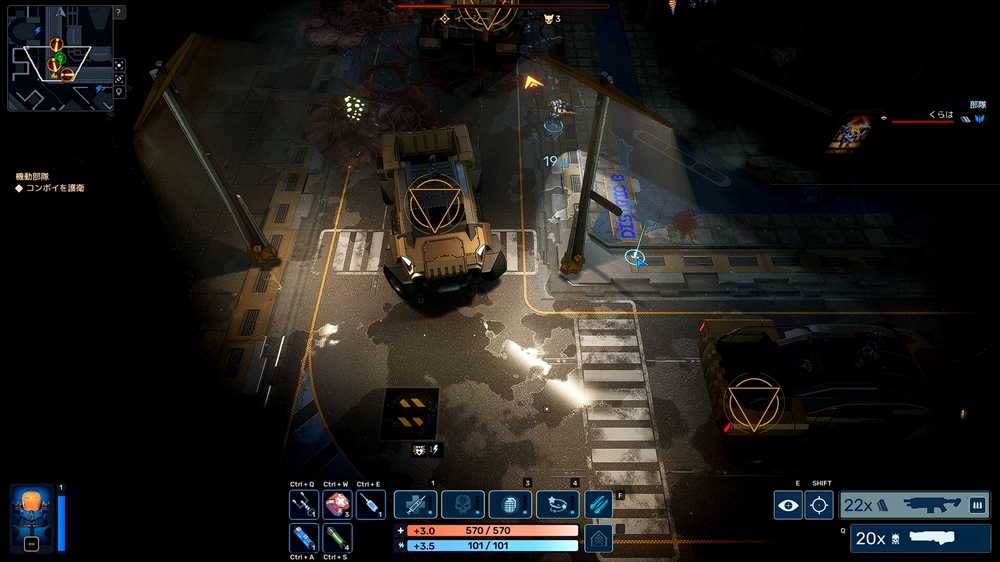1000x562 pixels.
Task: Open the question mark help button
Action: point(119,12)
